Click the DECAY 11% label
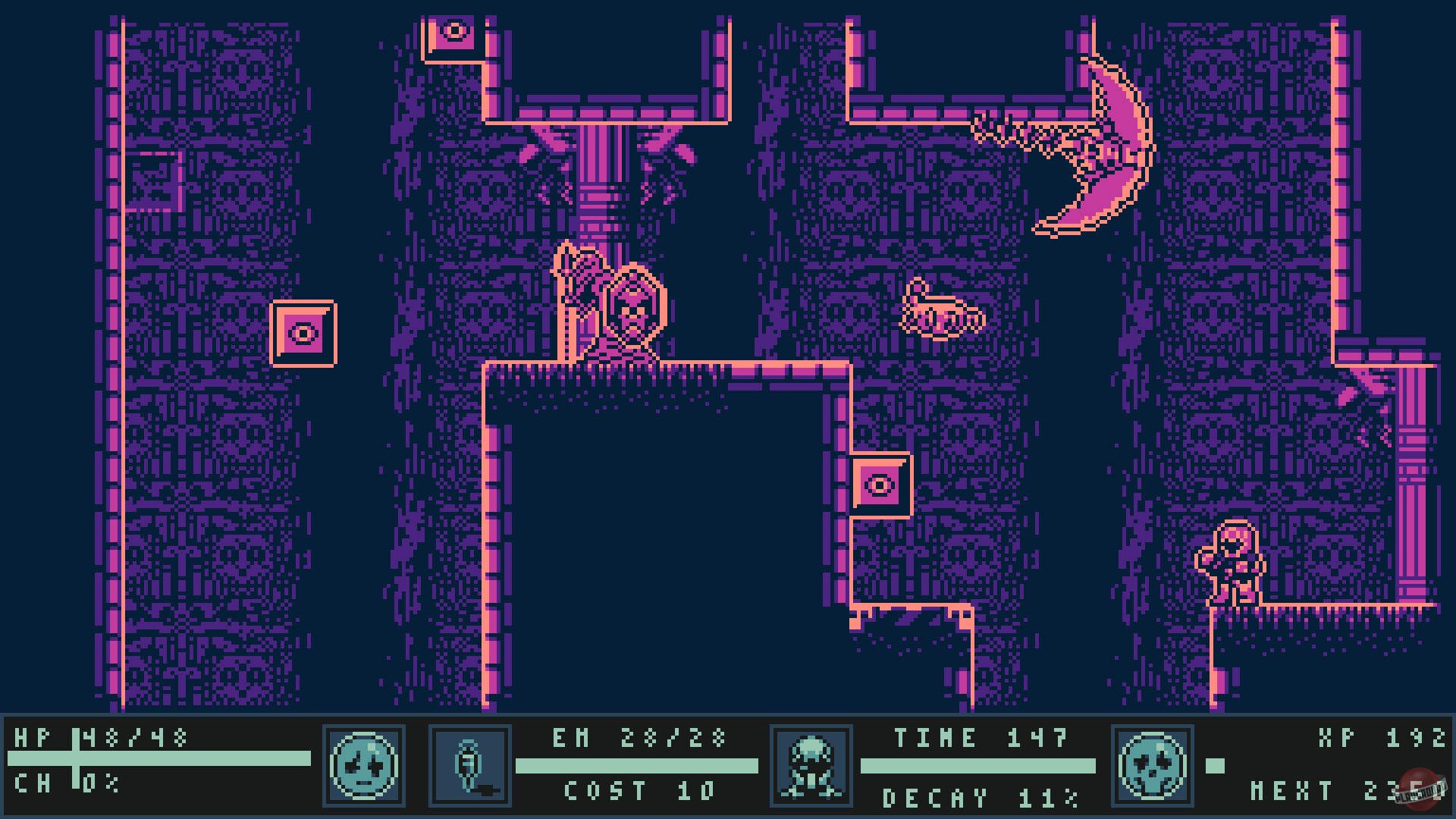 [978, 796]
